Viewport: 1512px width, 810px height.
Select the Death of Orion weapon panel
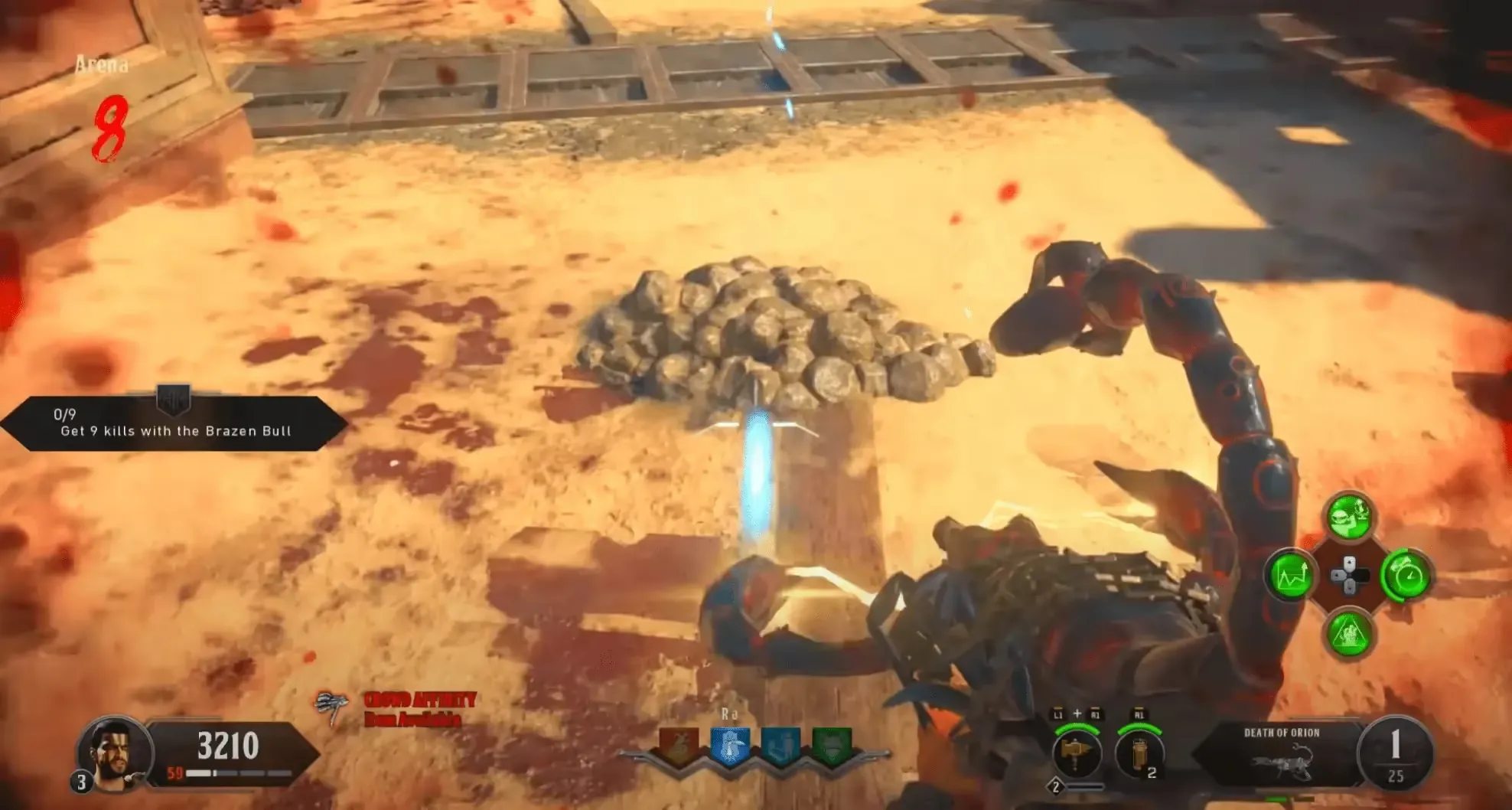click(1282, 755)
